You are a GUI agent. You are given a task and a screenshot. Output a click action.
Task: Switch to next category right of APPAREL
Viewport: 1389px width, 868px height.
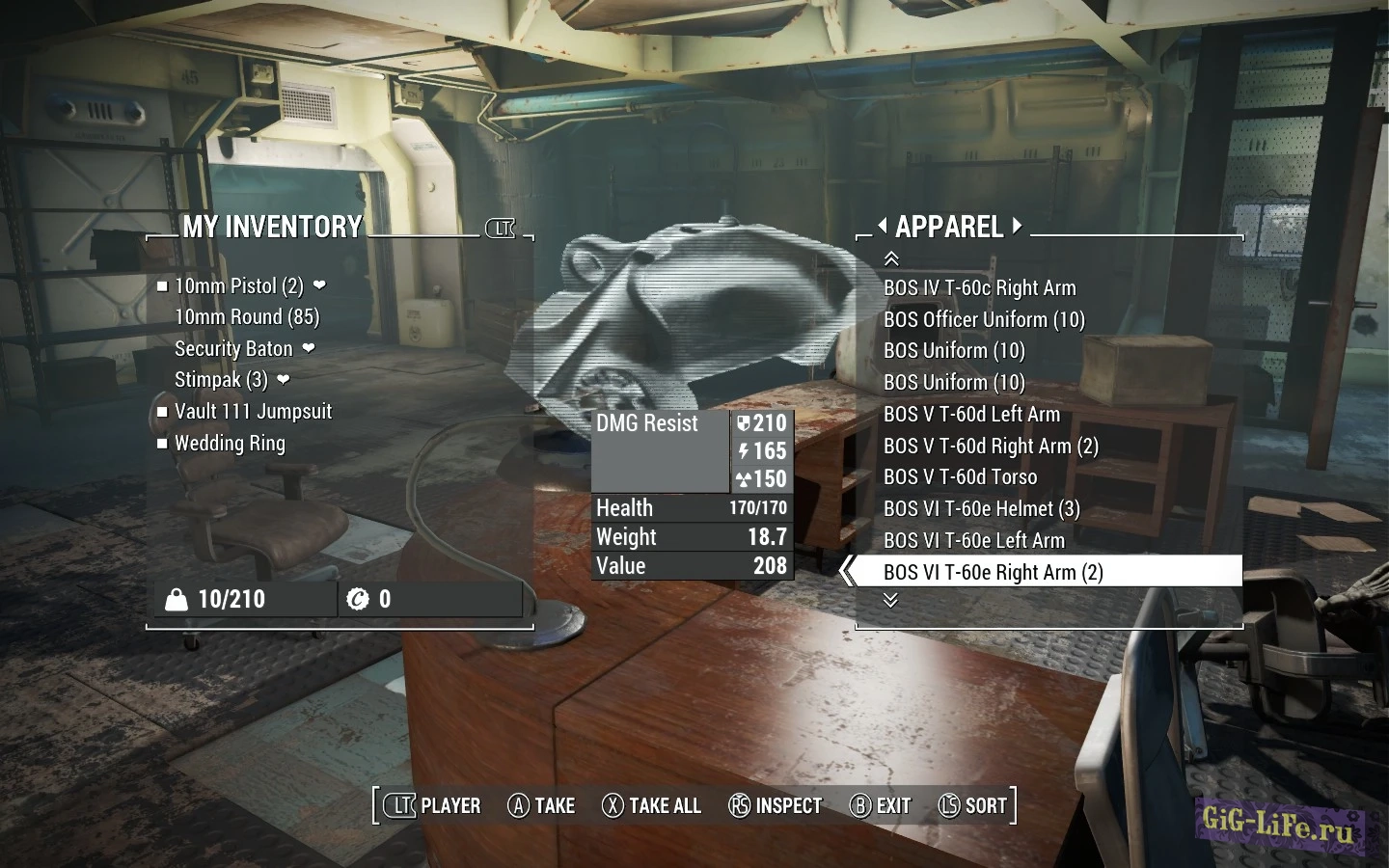pyautogui.click(x=1017, y=227)
